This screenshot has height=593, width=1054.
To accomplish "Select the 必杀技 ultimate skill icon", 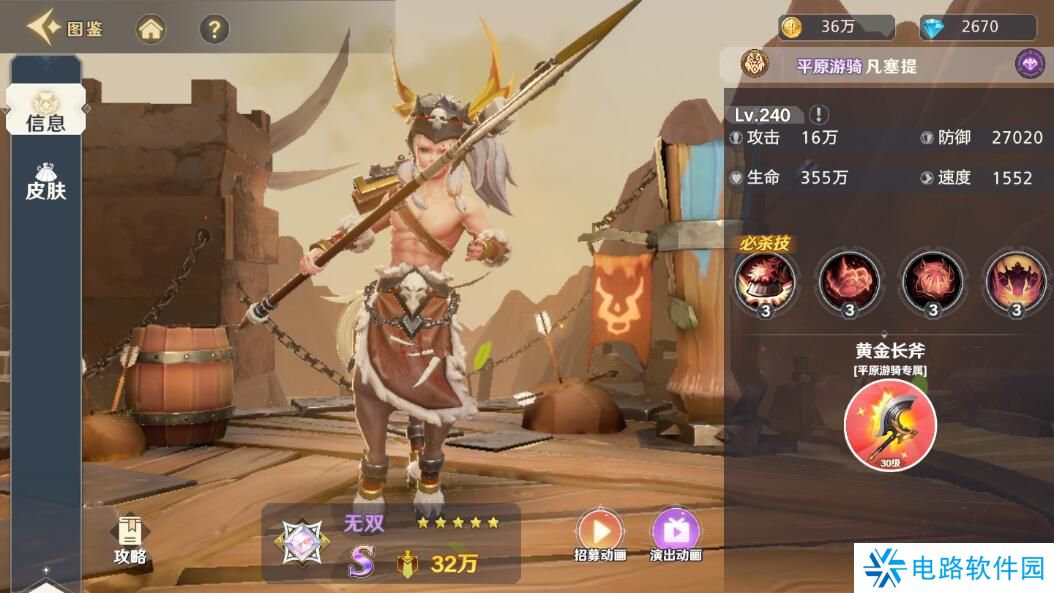I will point(766,281).
